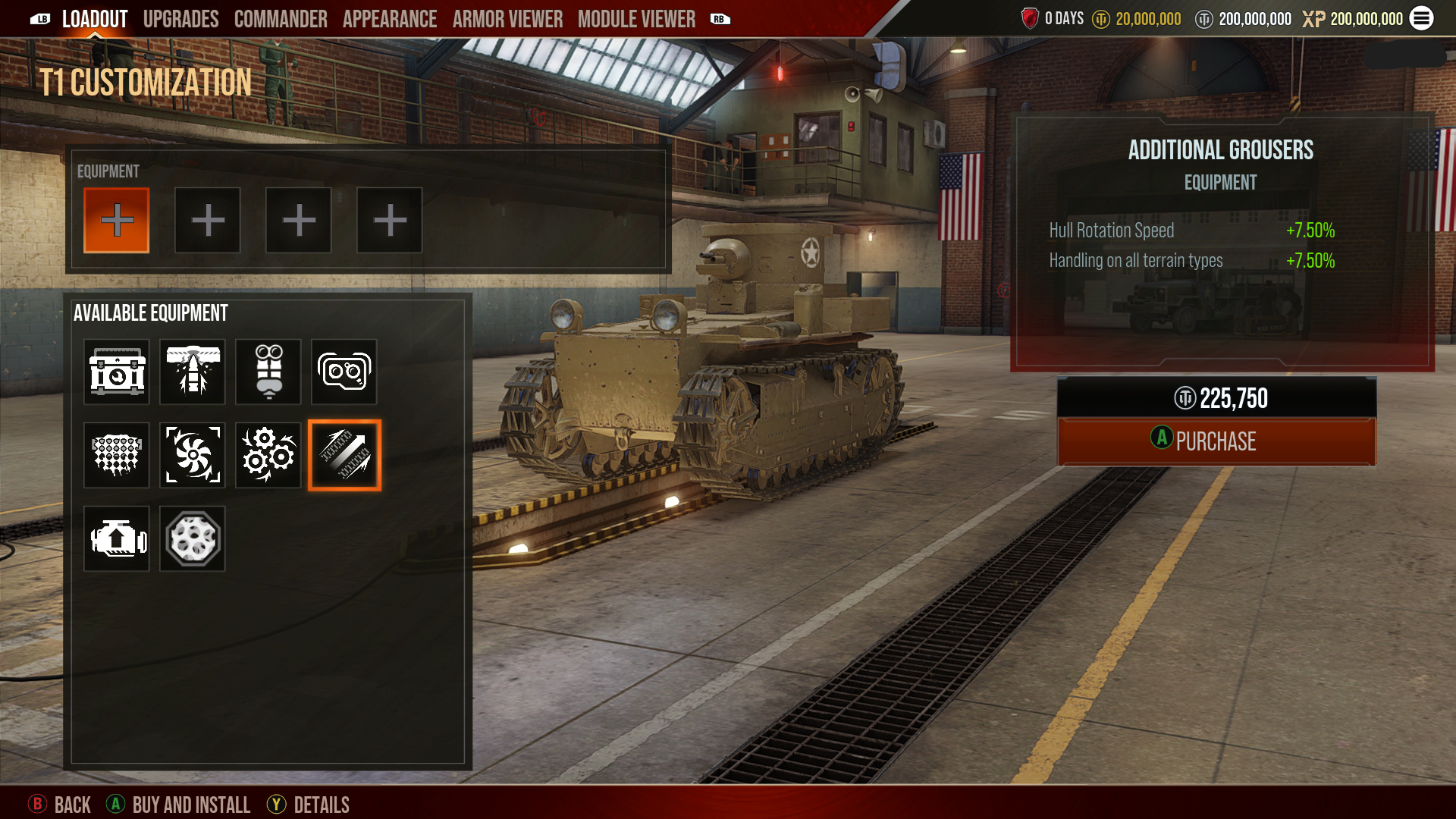Pick the binoculars equipment icon
The height and width of the screenshot is (819, 1456).
268,372
